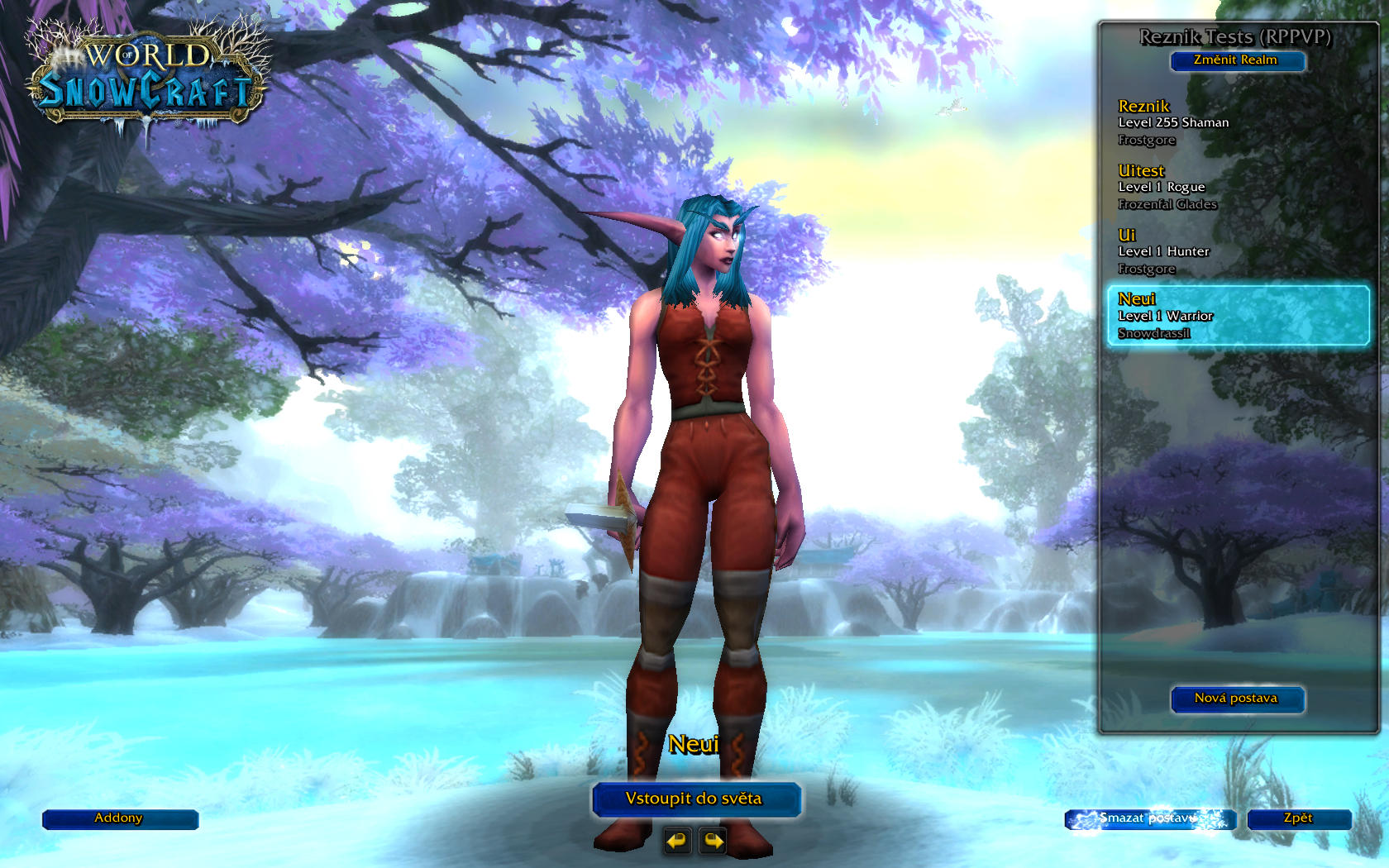Rotate character with the right arrow
Screen dimensions: 1389x868
point(713,842)
